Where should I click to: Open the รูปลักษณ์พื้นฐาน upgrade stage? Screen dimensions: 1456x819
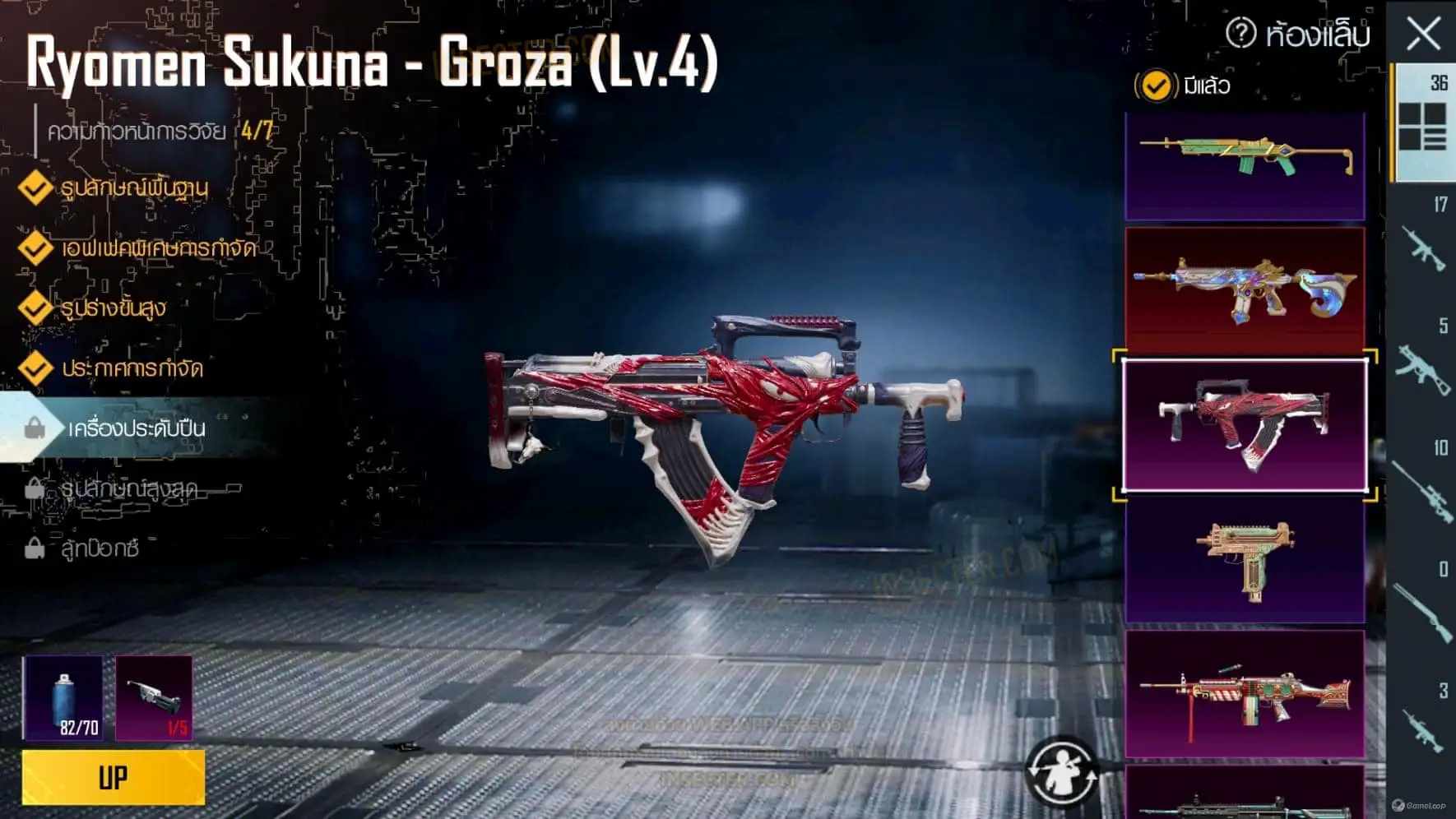pos(133,188)
